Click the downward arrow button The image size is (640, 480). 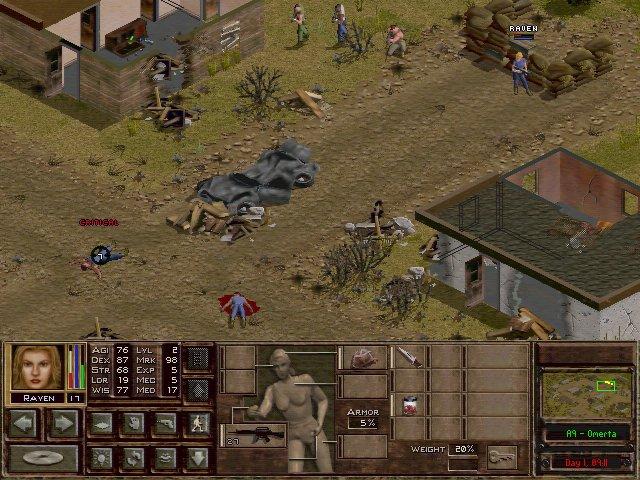(x=198, y=458)
